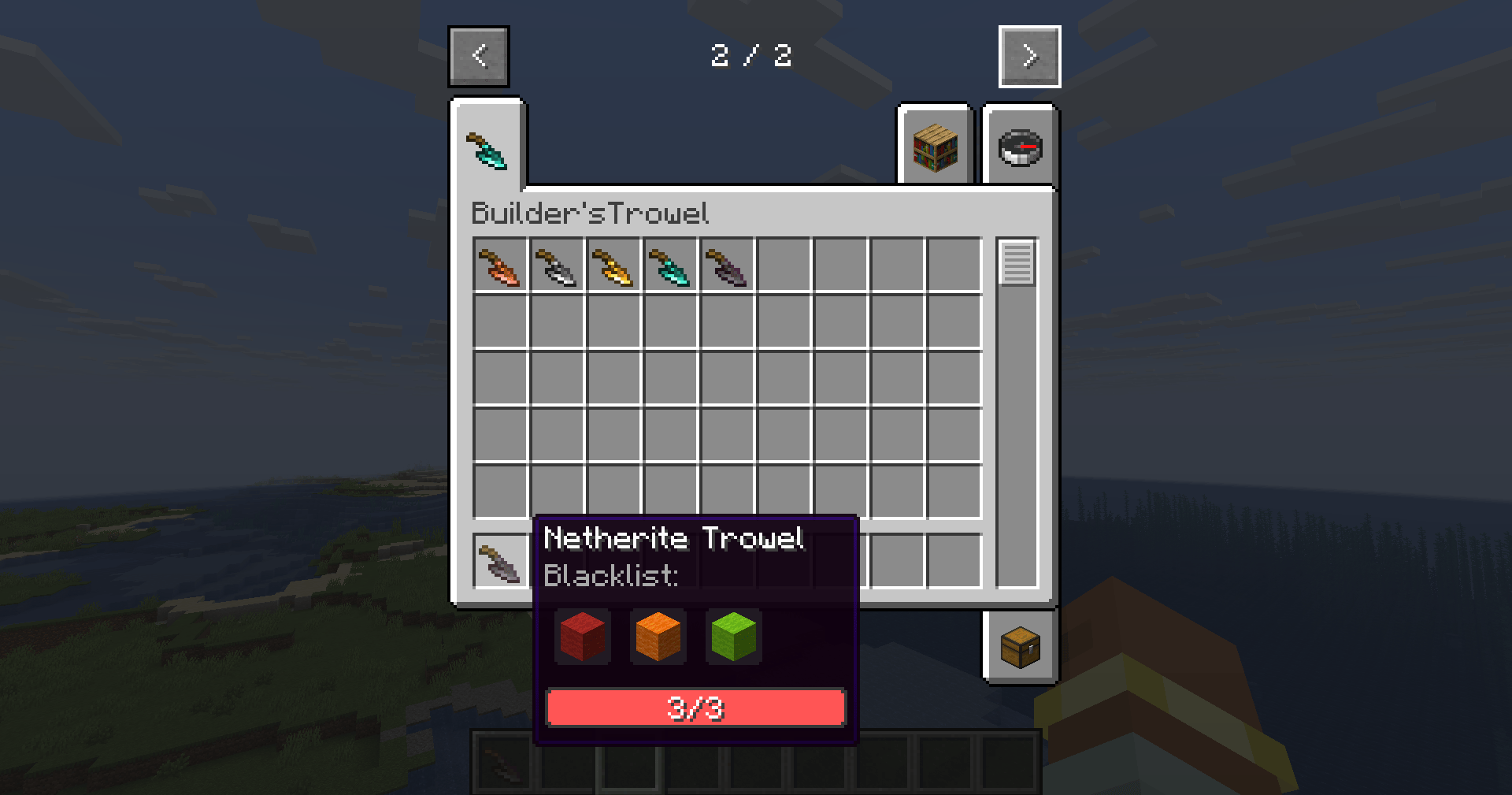
Task: Select the green wool blacklist entry
Action: 733,637
